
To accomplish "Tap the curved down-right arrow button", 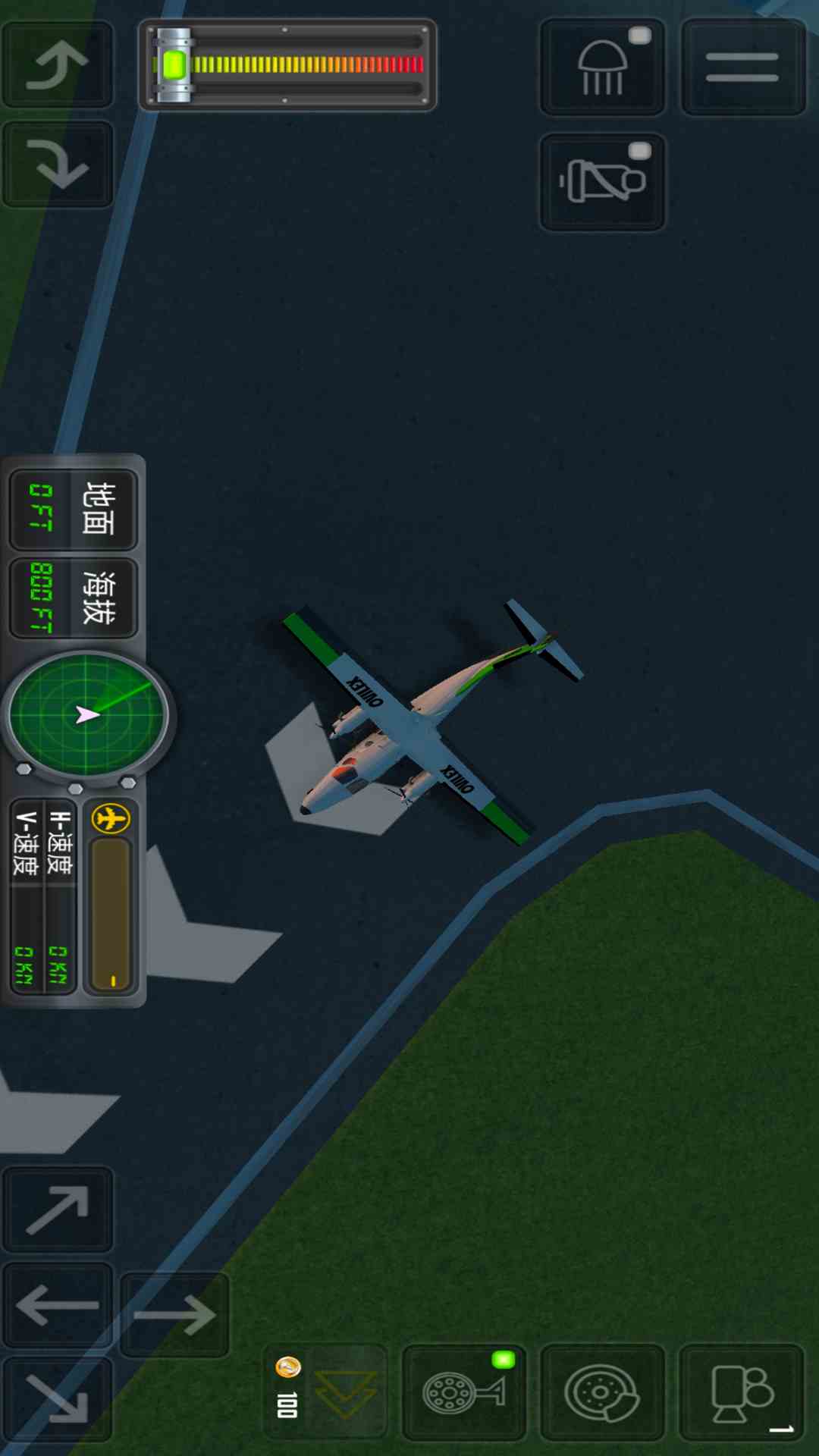I will [x=58, y=165].
